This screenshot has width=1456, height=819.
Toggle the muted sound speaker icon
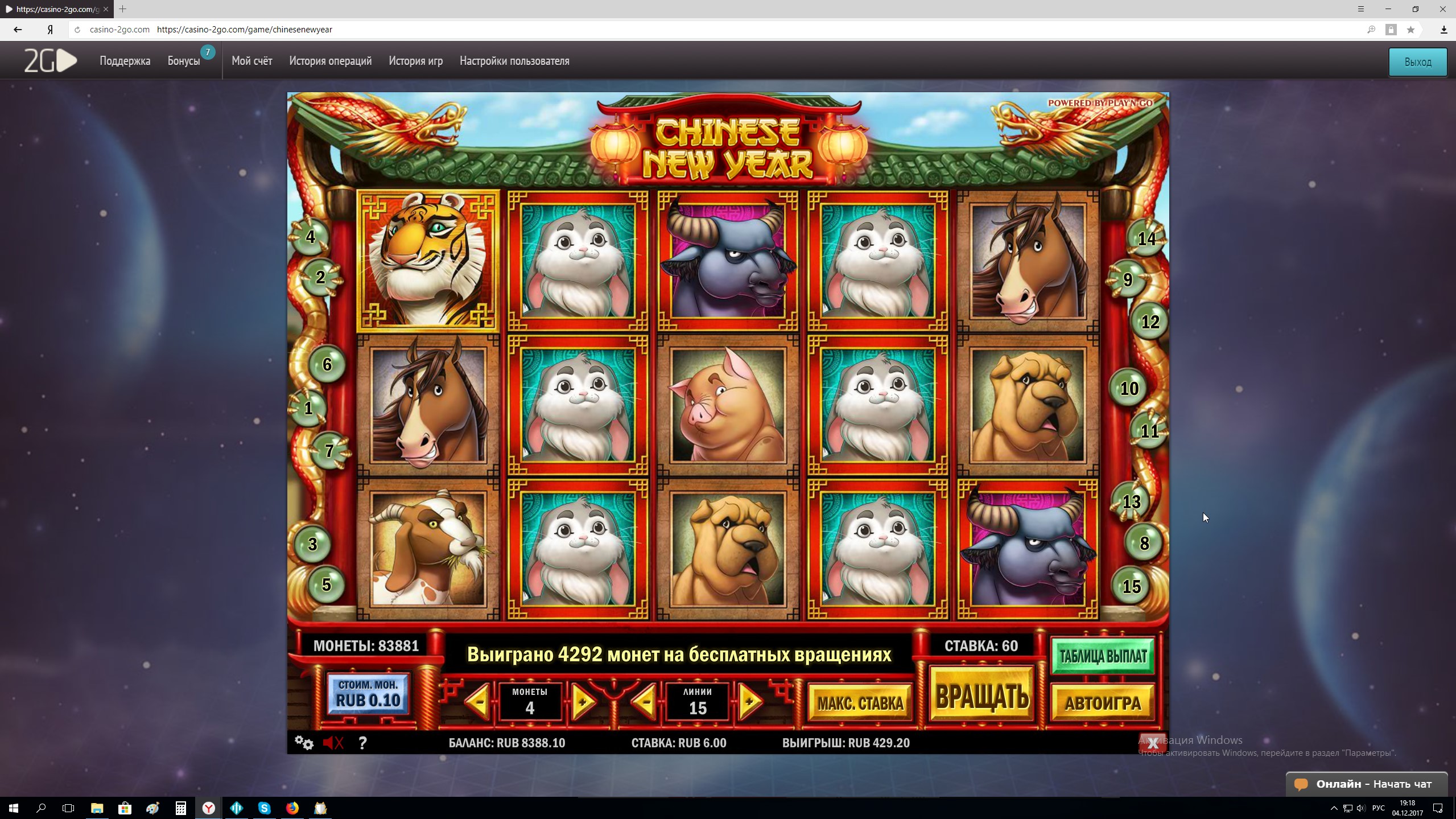tap(333, 743)
